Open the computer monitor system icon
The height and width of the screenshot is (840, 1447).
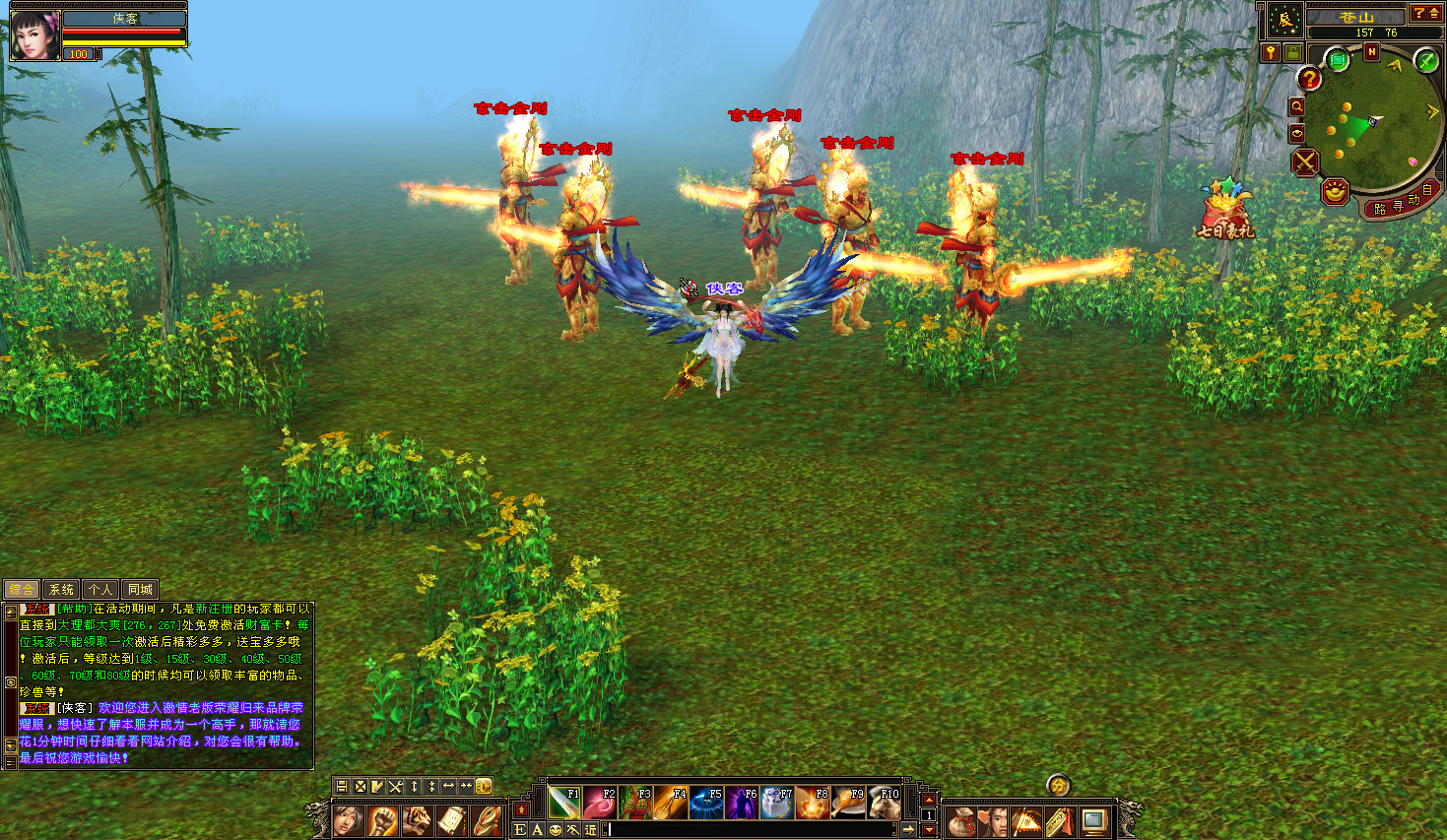(1094, 821)
